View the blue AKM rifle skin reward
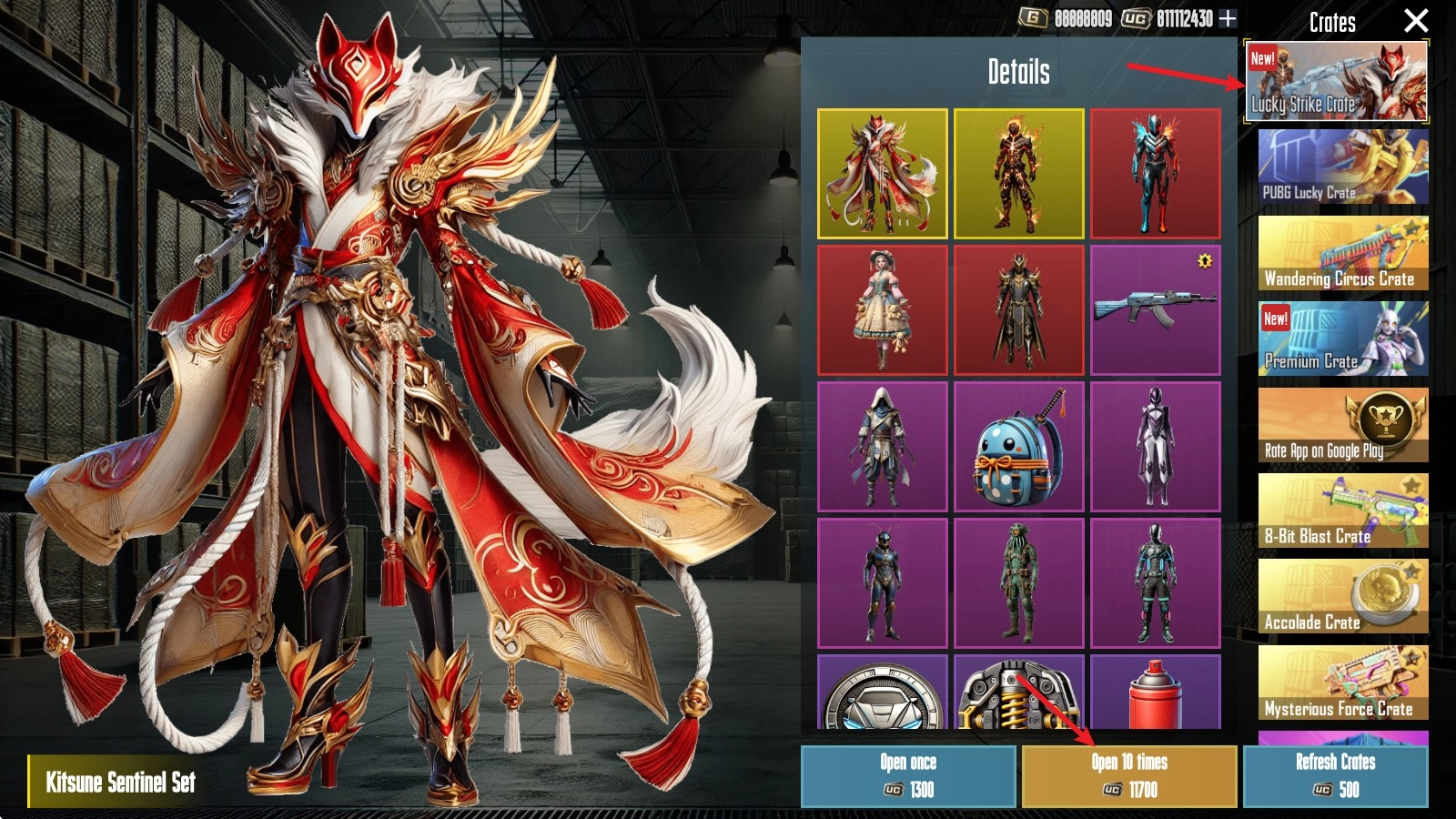The width and height of the screenshot is (1456, 819). pos(1155,309)
